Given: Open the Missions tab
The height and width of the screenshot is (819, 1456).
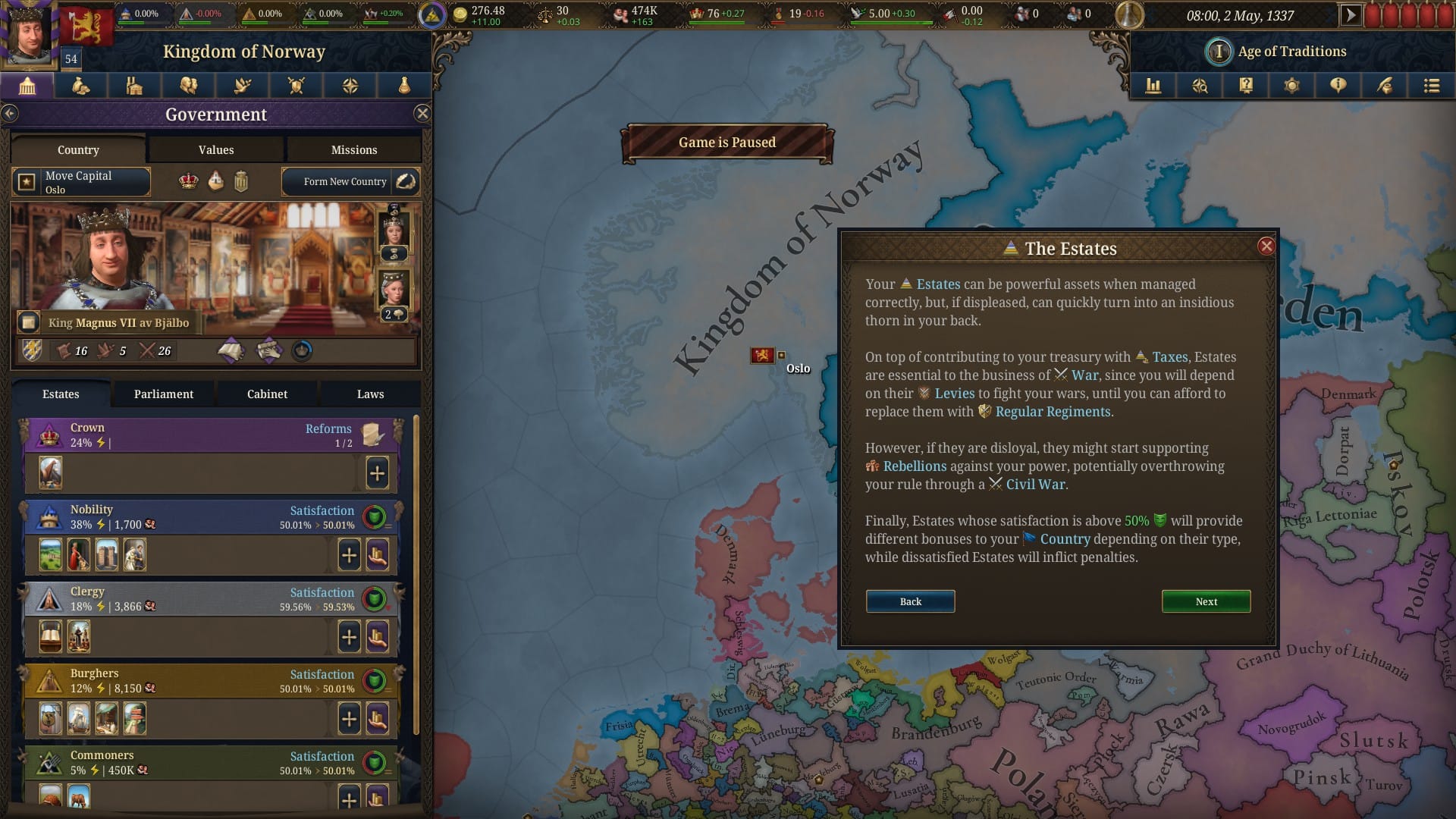Looking at the screenshot, I should [x=353, y=150].
